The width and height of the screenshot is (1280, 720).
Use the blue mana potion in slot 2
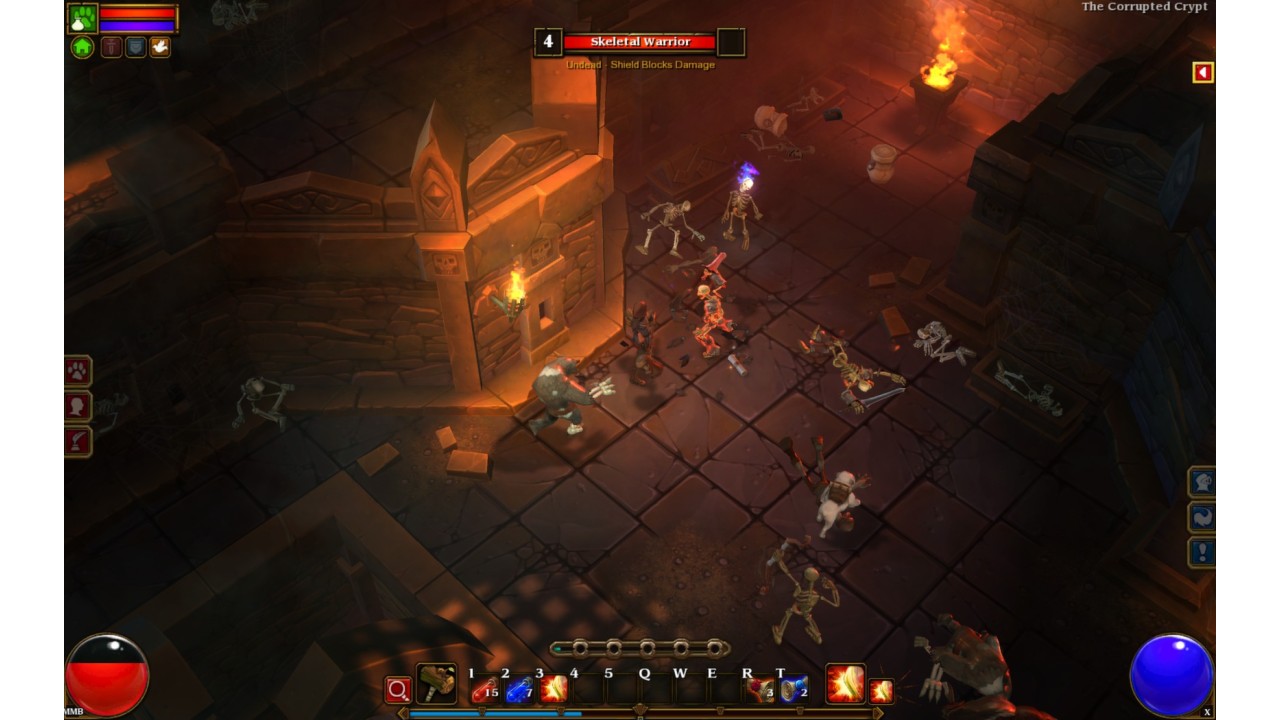pyautogui.click(x=519, y=689)
